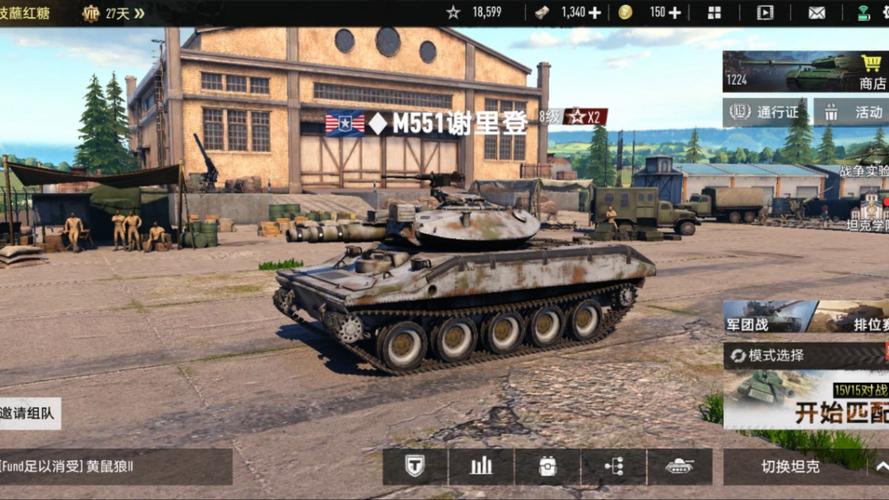889x500 pixels.
Task: Open the chat bar showing 黄鼠狼
Action: pyautogui.click(x=115, y=466)
